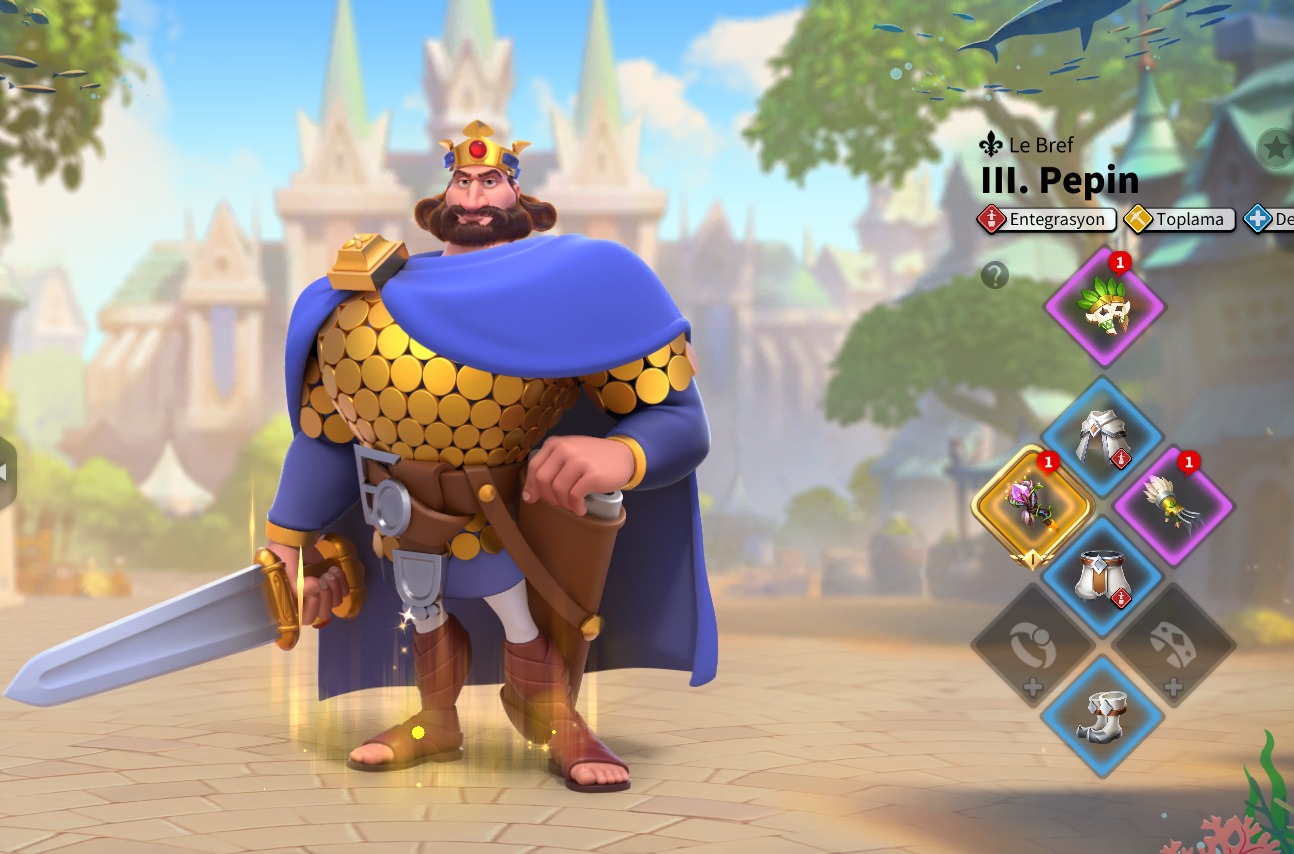The width and height of the screenshot is (1294, 854).
Task: Choose the white leg armor slot
Action: [1103, 577]
